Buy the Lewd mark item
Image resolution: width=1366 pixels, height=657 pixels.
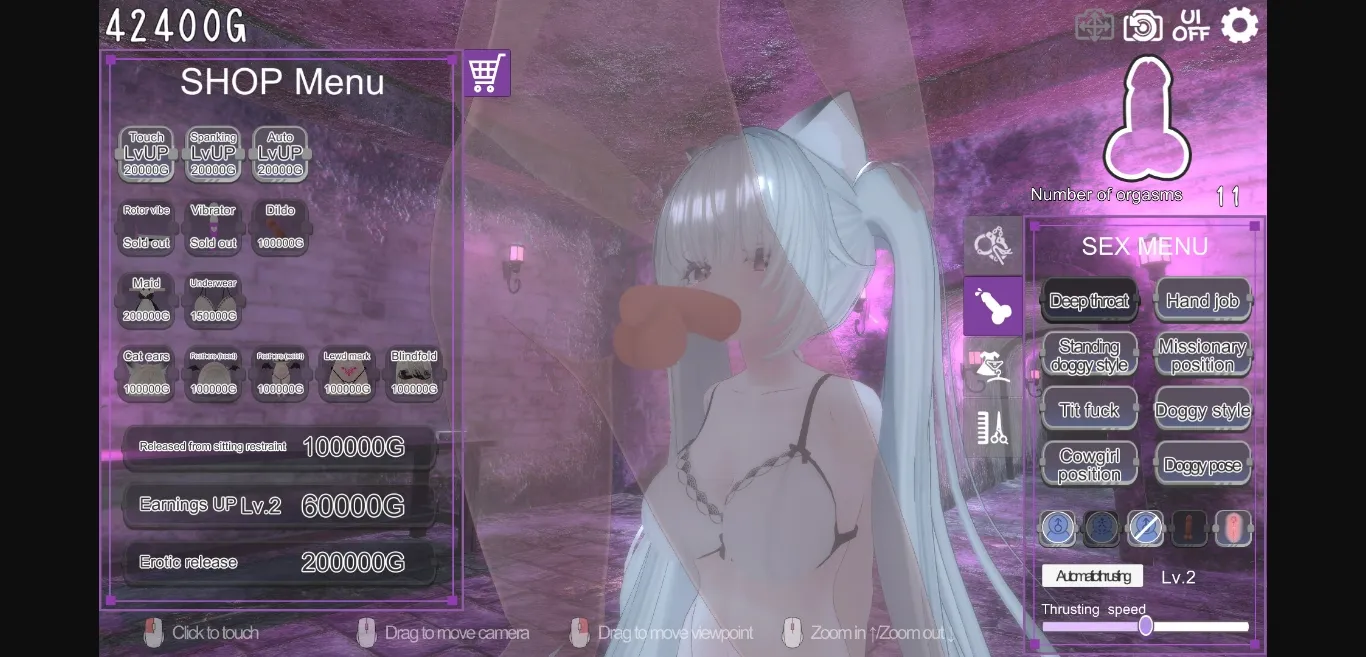point(347,373)
